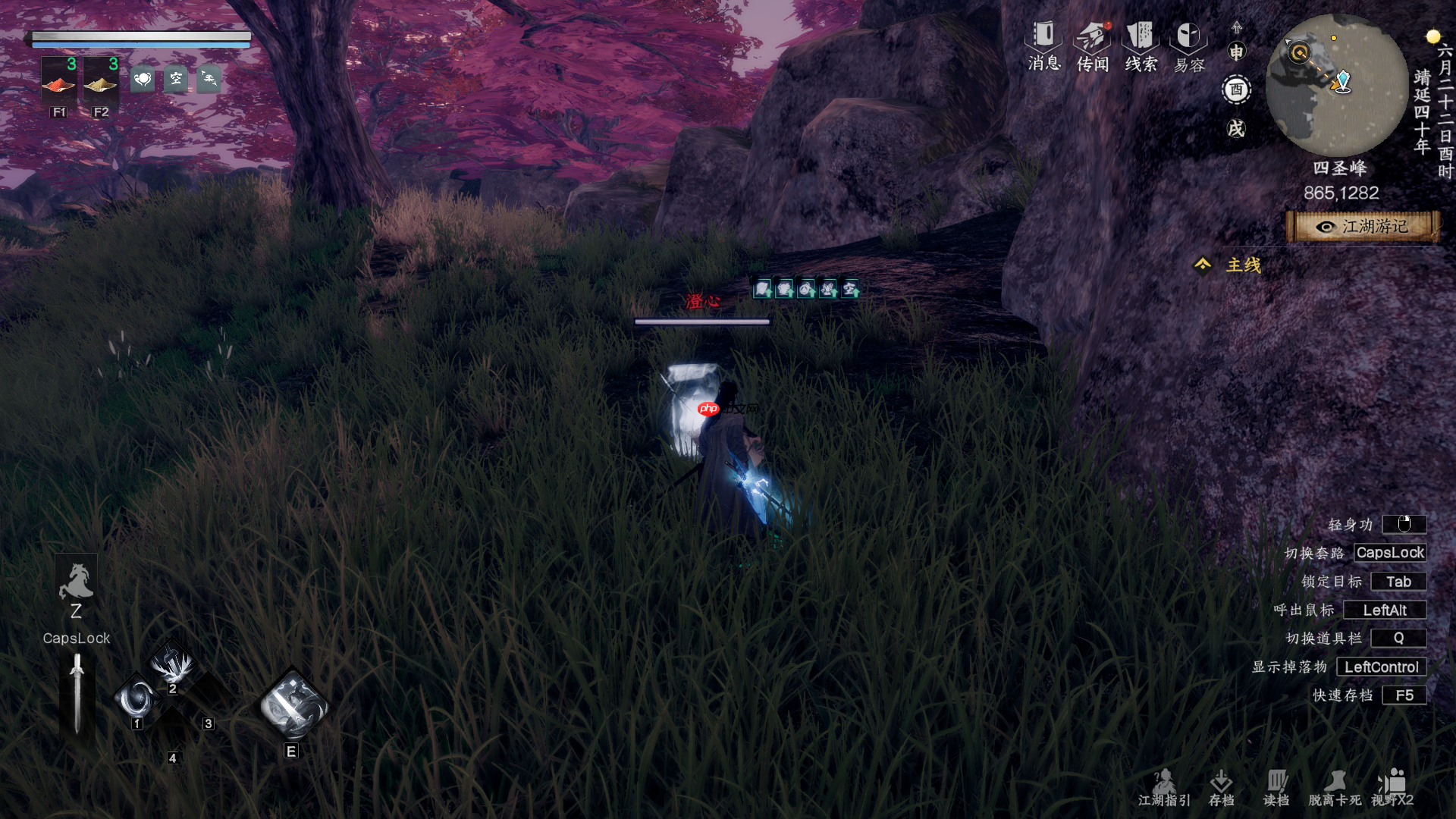Click the 酉 time-of-day dial icon

(1236, 89)
